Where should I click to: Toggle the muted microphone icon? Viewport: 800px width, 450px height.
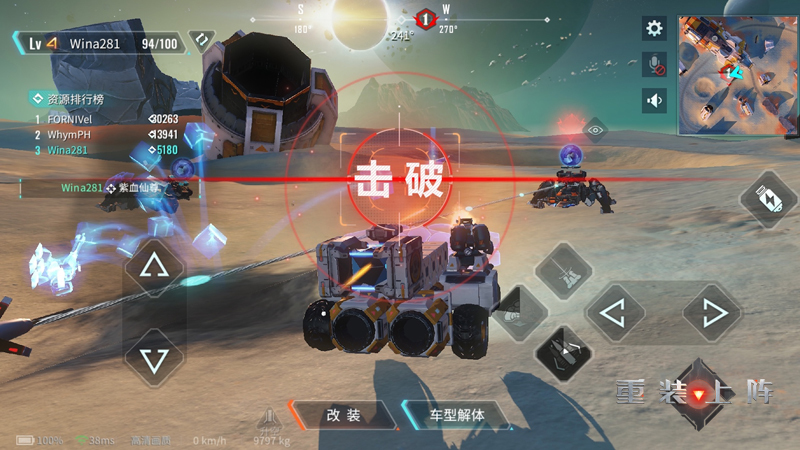(x=655, y=65)
